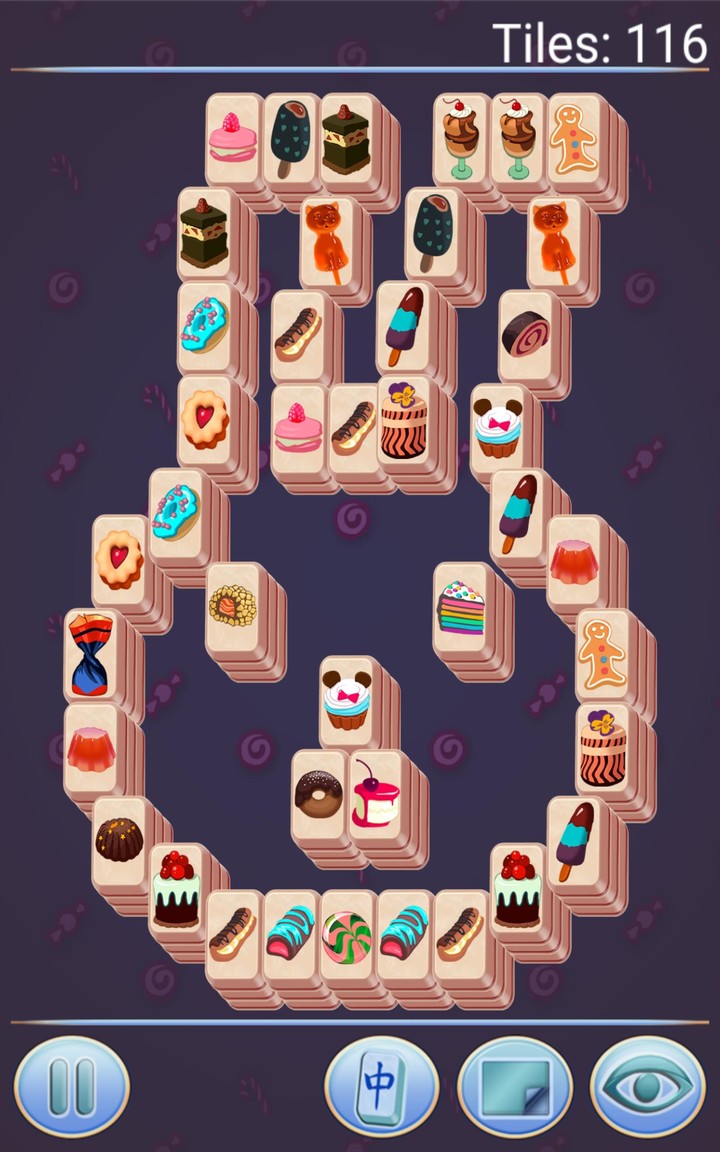The width and height of the screenshot is (720, 1152).
Task: Choose the green-pink swirl candy tile
Action: (x=347, y=936)
